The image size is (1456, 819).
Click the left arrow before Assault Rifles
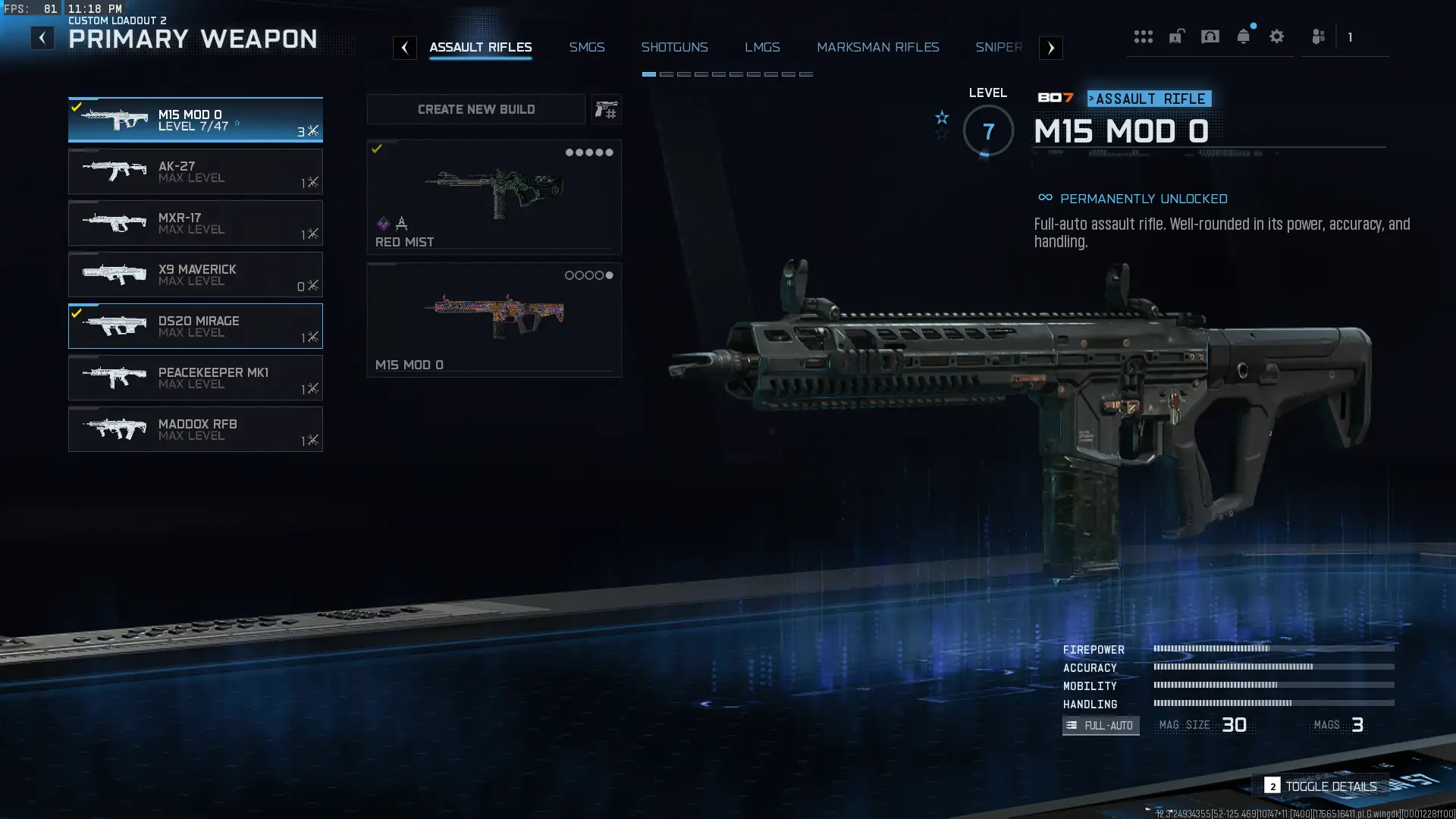(406, 48)
